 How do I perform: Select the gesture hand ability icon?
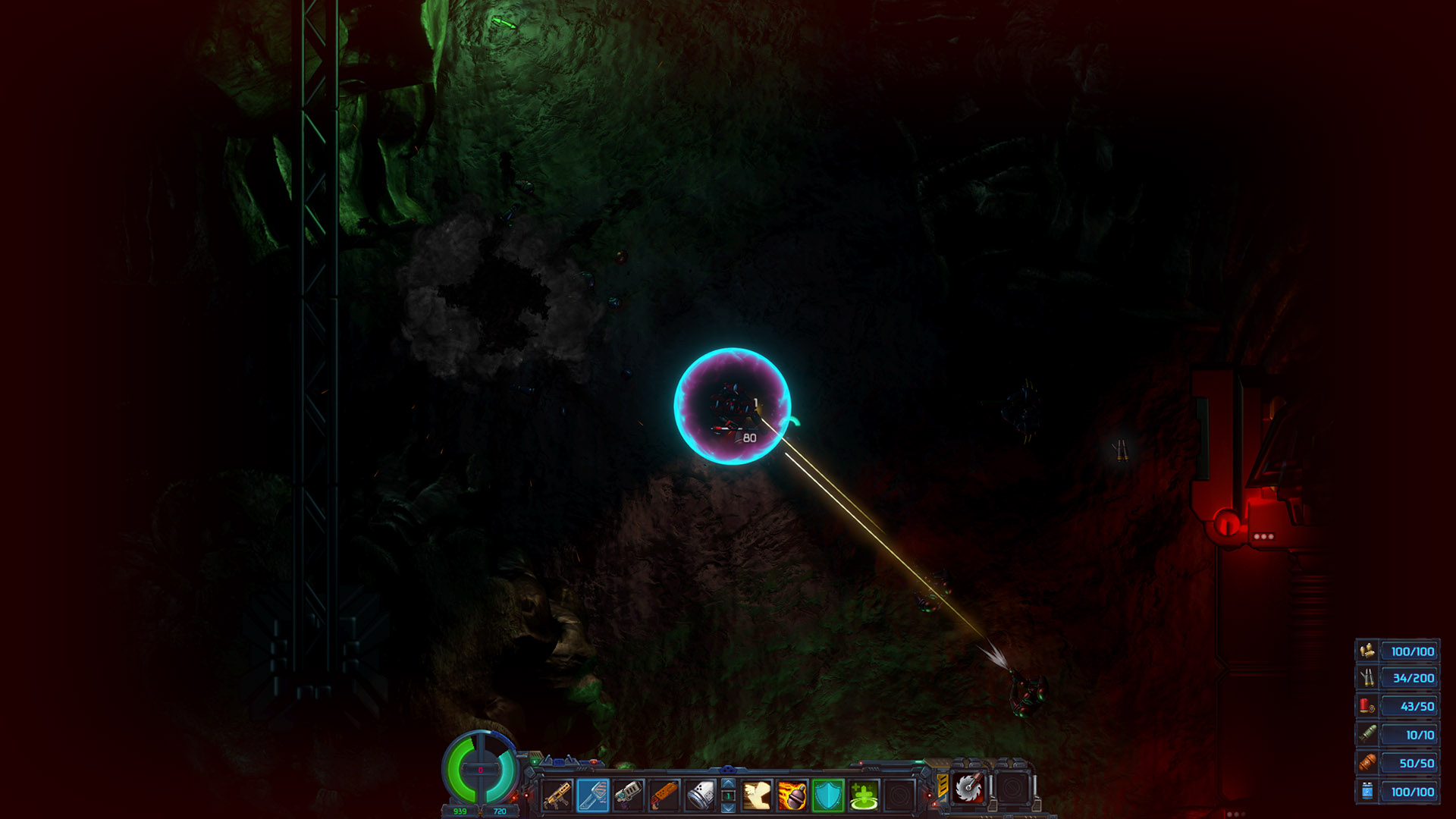coord(757,794)
